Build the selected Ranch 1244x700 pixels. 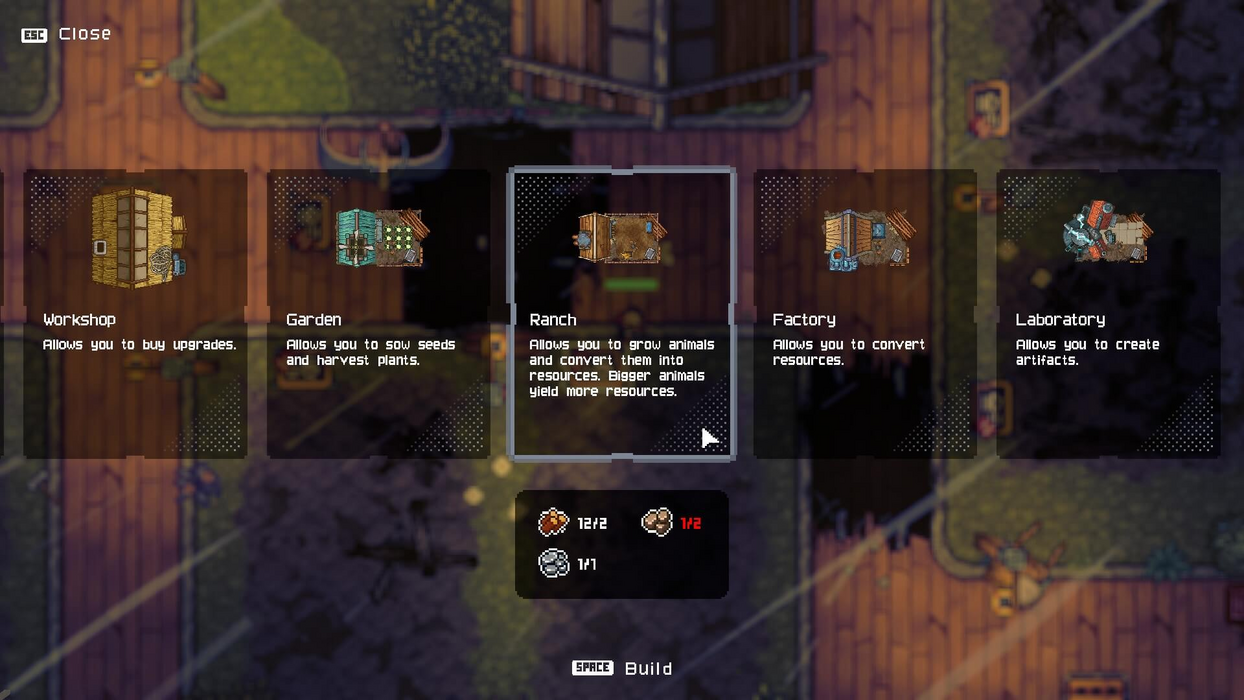coord(622,668)
